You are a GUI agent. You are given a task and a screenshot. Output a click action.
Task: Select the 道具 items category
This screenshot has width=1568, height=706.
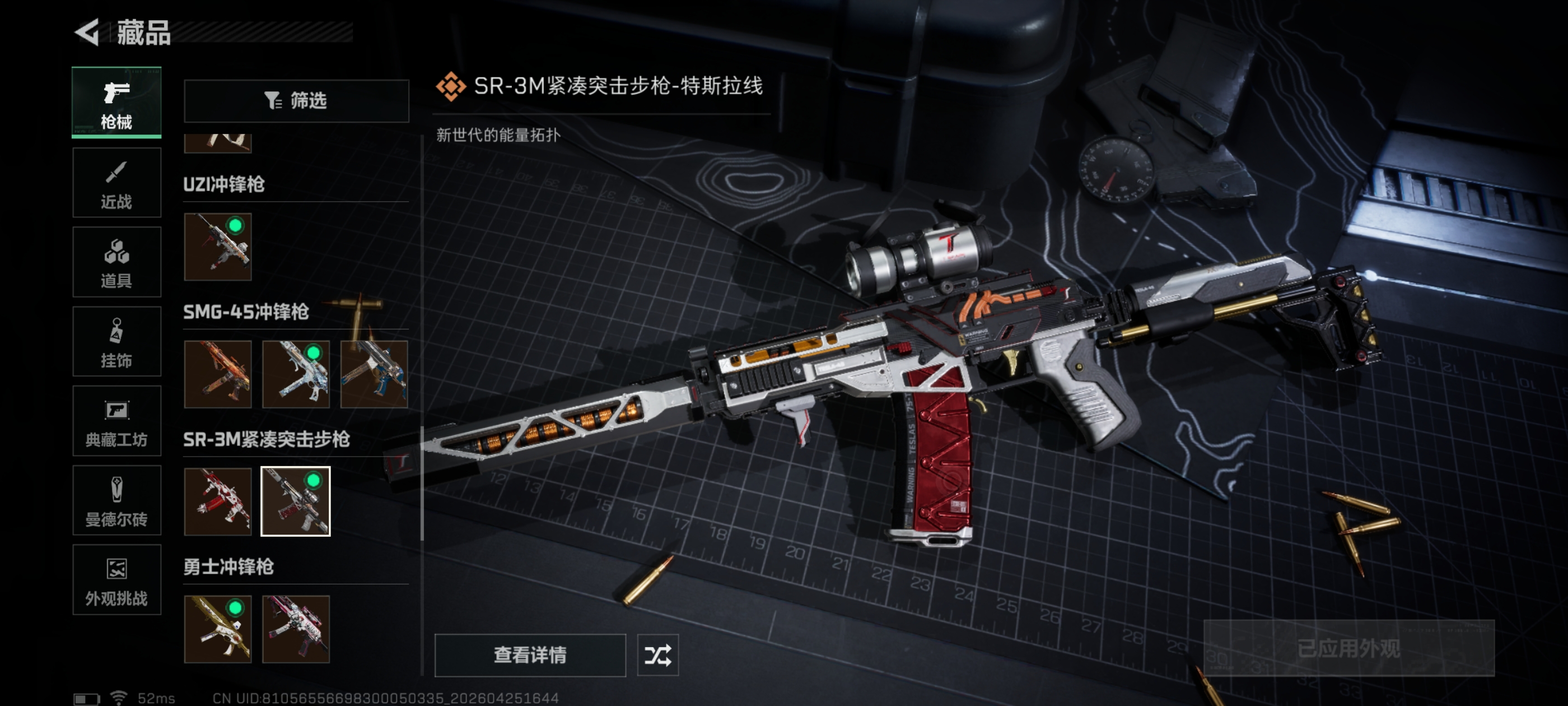point(116,262)
